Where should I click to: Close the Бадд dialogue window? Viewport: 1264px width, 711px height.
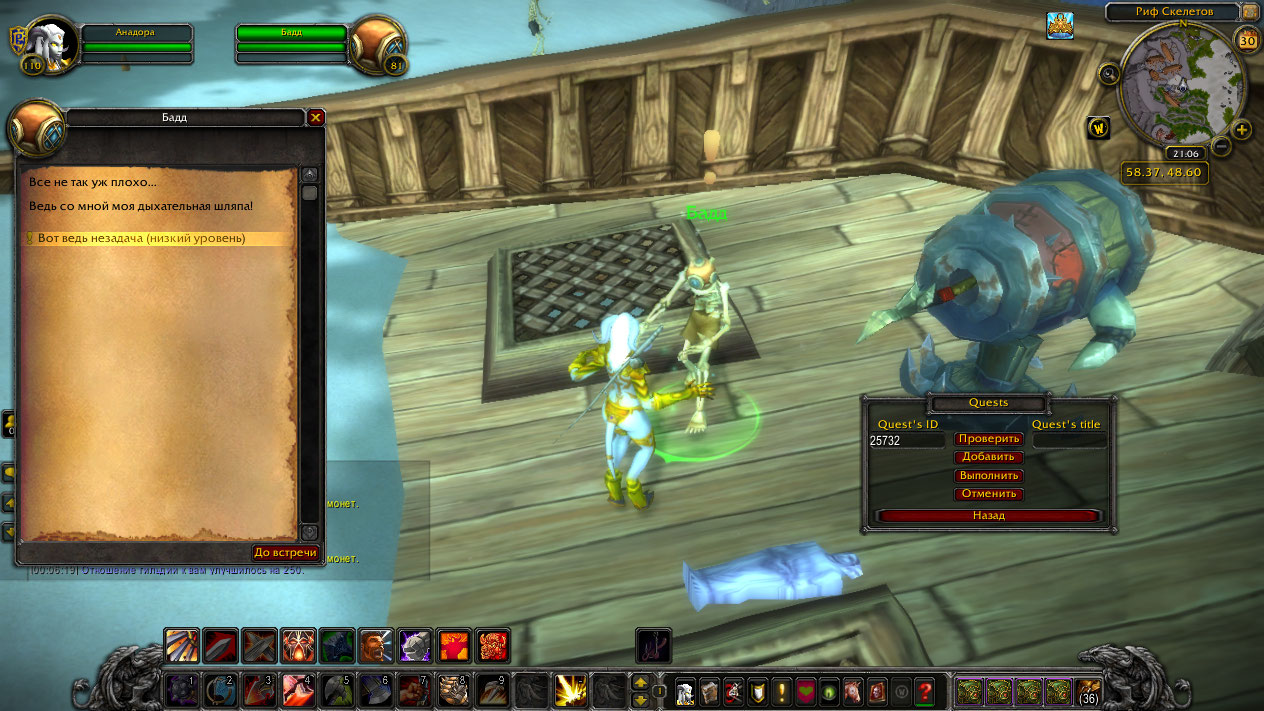(316, 118)
